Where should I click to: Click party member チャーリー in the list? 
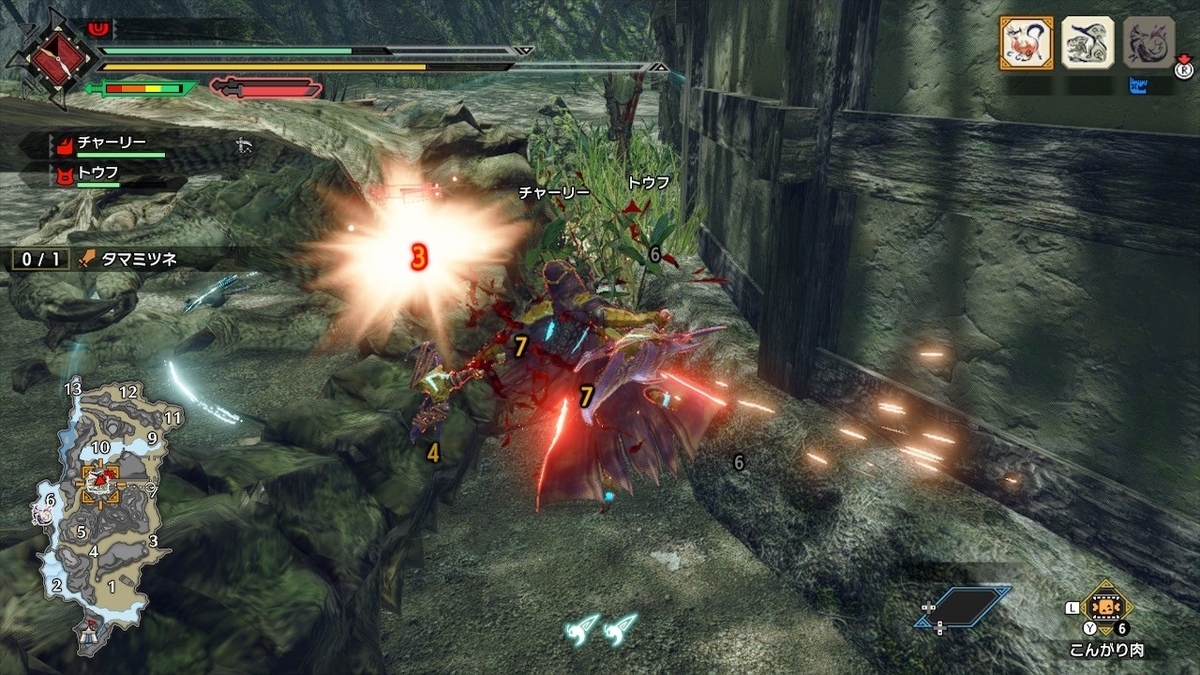[110, 145]
